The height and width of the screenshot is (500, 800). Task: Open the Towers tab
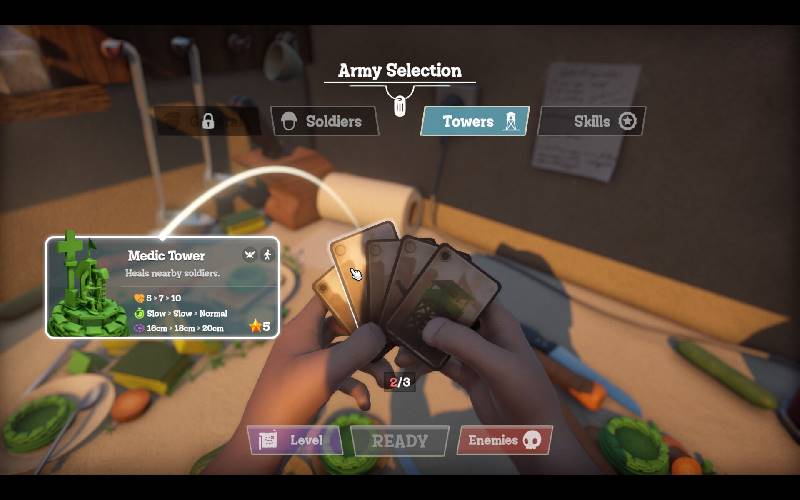click(x=474, y=121)
